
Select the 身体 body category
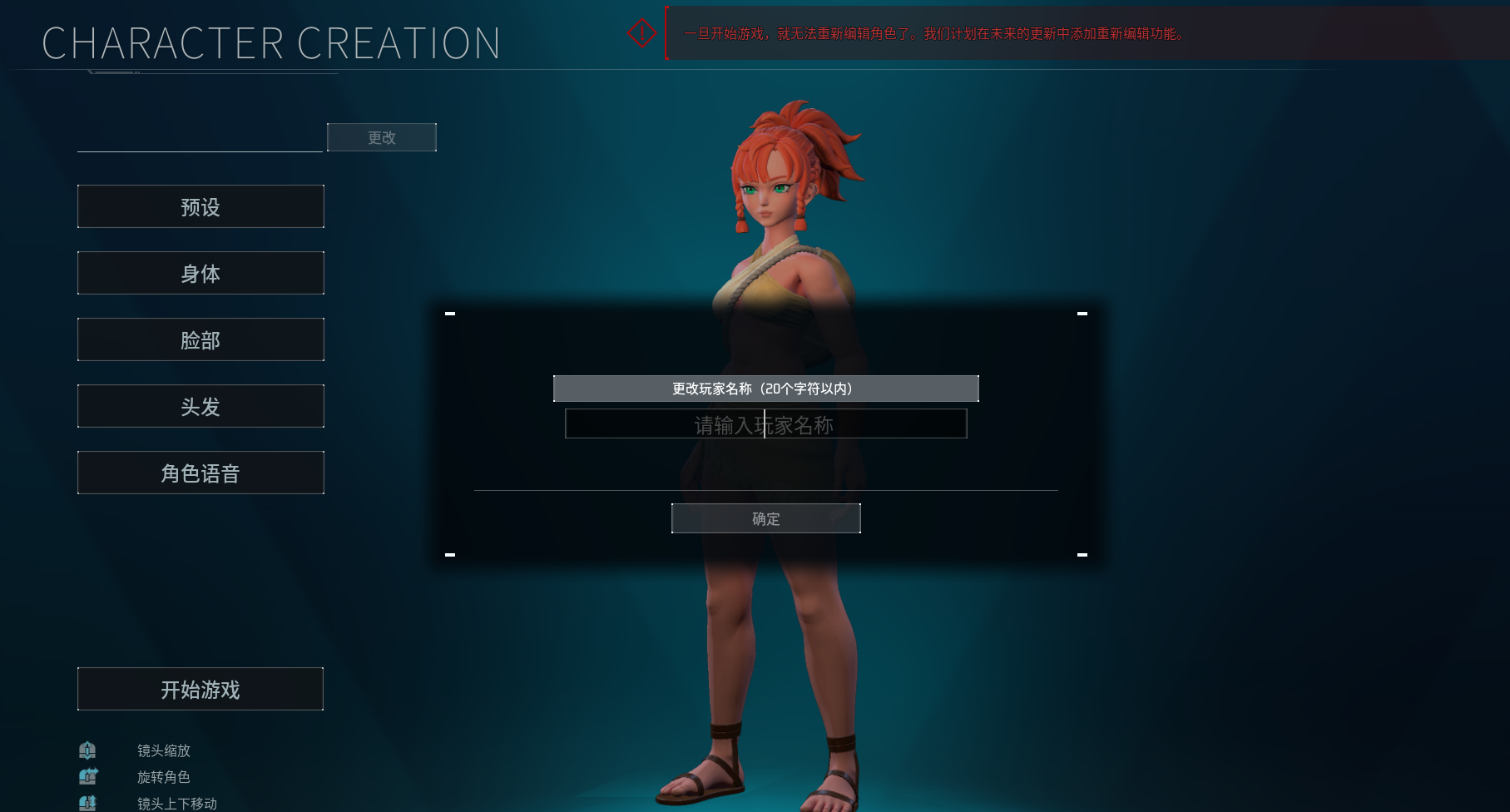[201, 273]
